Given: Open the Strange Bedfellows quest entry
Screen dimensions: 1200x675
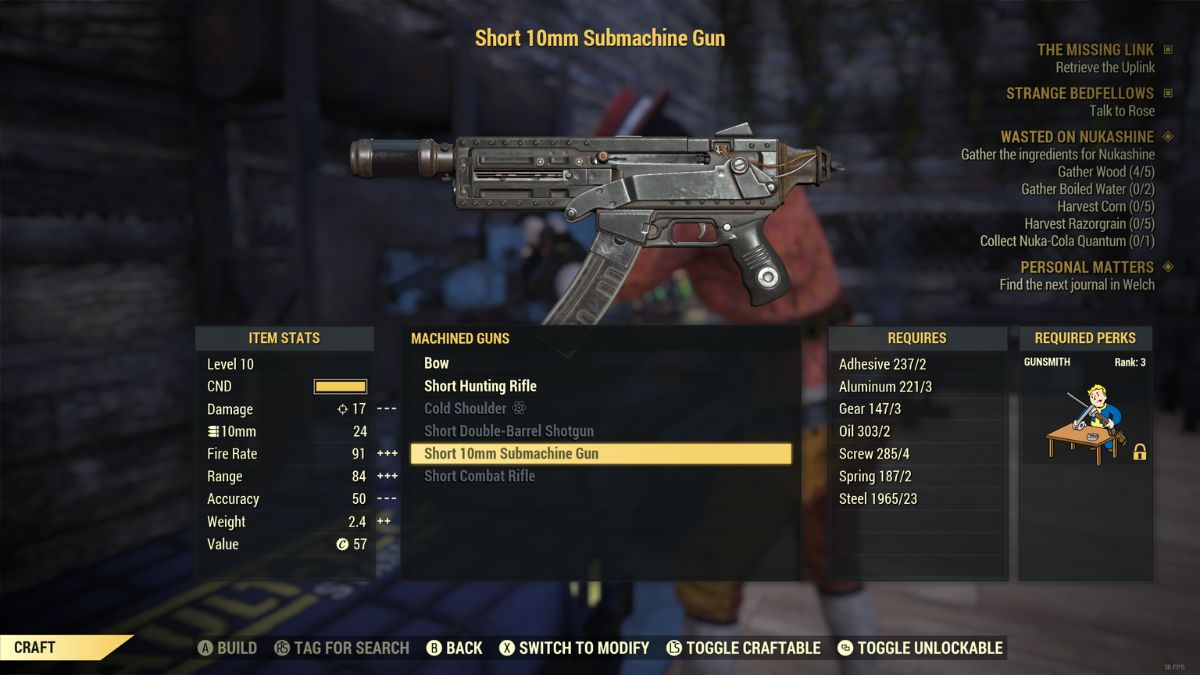Looking at the screenshot, I should tap(1080, 94).
